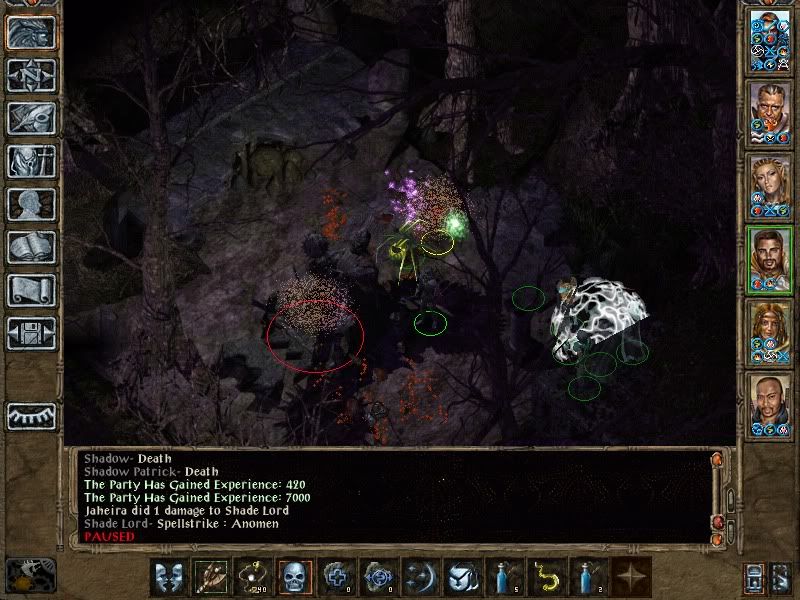Open the options floppy disk menu
The height and width of the screenshot is (600, 800).
pyautogui.click(x=30, y=333)
